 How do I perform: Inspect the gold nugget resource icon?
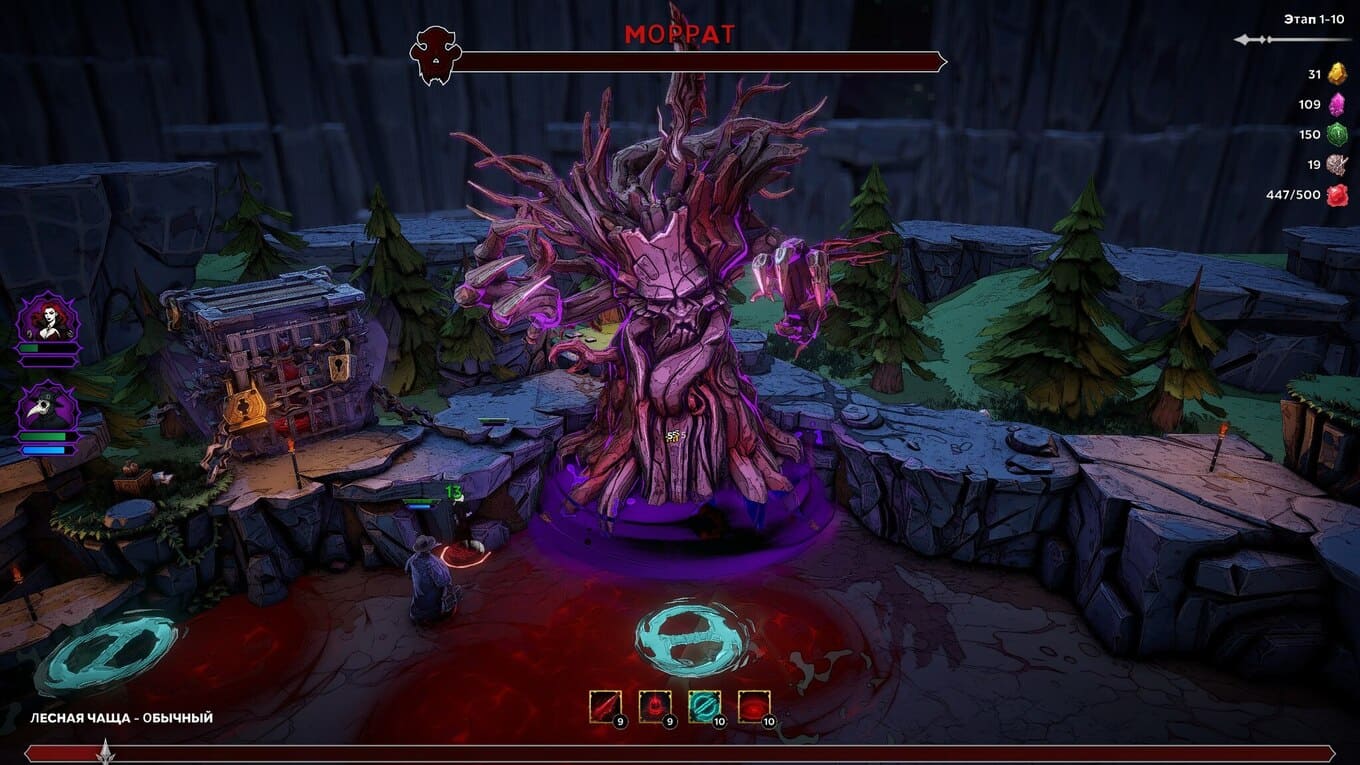coord(1337,74)
